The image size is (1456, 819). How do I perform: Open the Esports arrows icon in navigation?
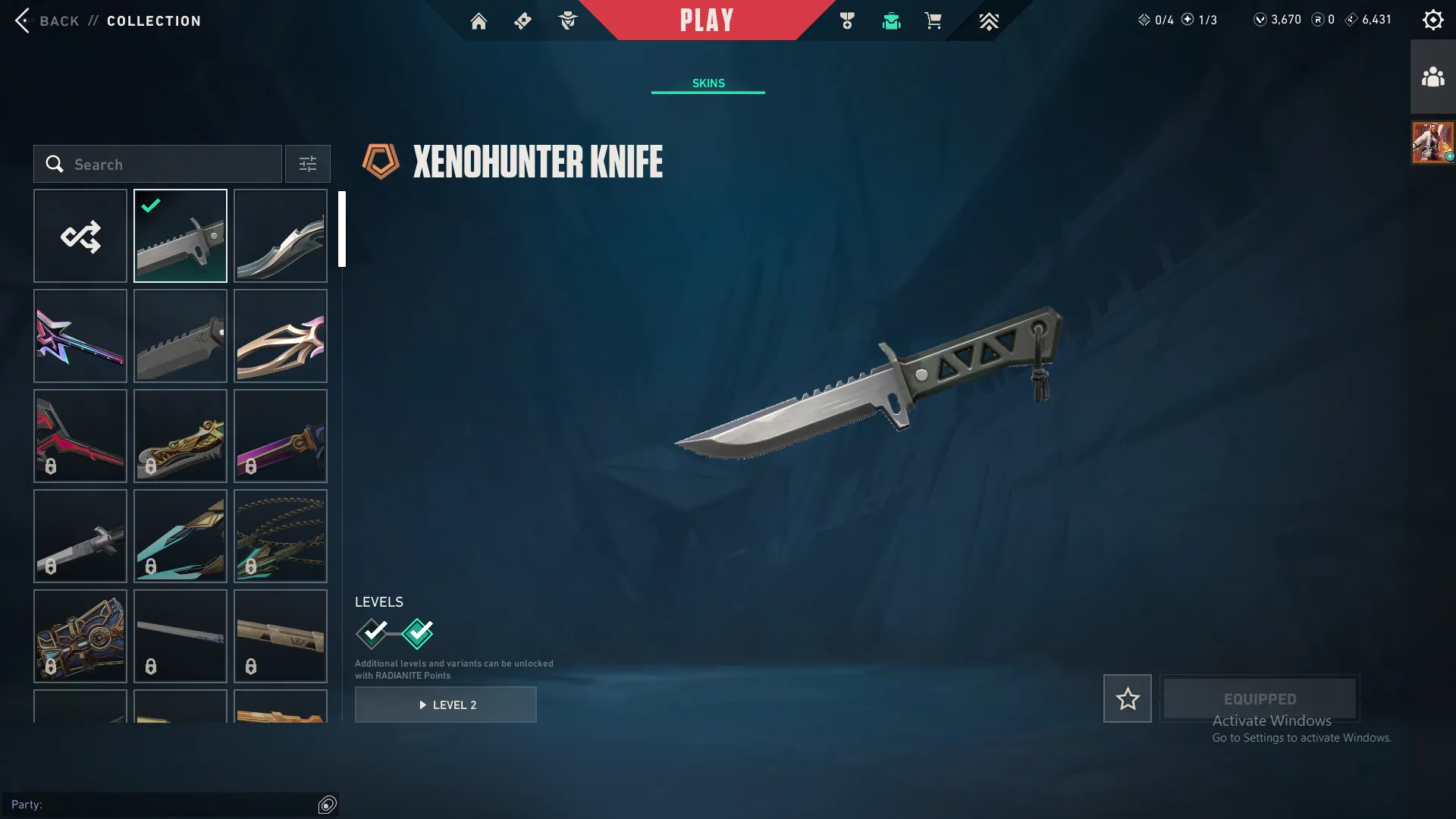[989, 20]
